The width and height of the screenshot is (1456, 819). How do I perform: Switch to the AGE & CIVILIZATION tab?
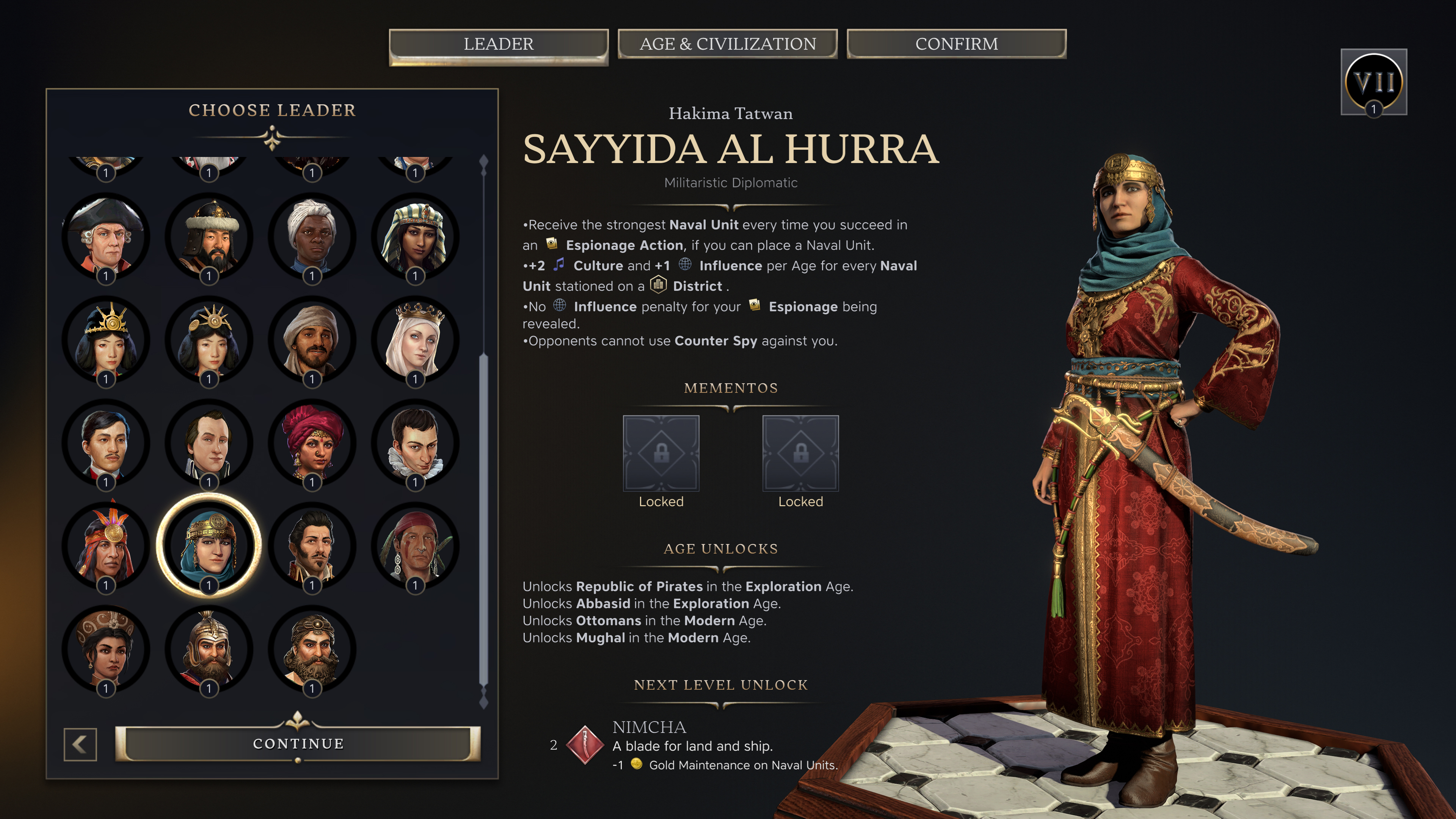pyautogui.click(x=728, y=44)
